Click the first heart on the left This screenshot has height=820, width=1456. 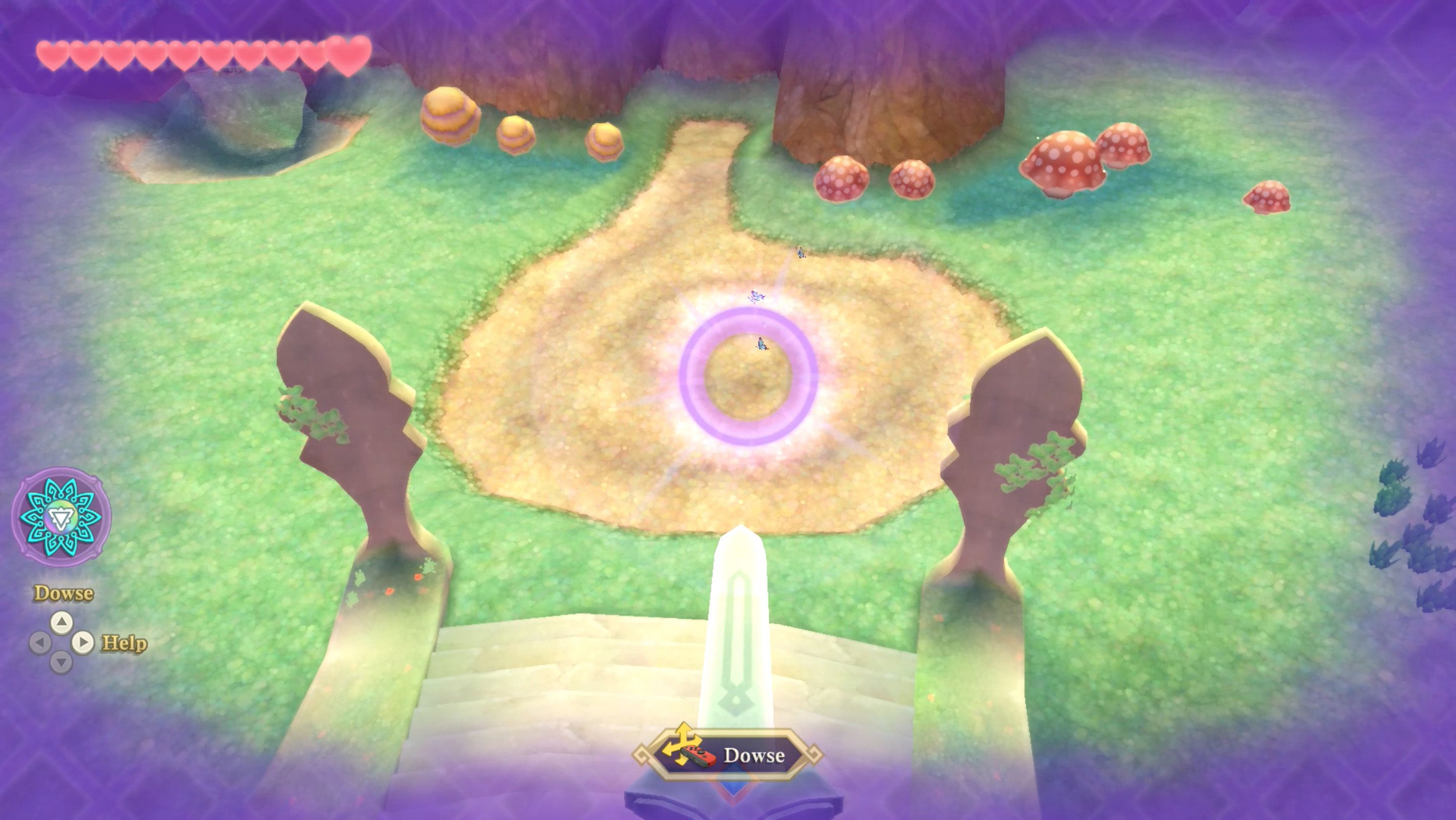click(53, 55)
